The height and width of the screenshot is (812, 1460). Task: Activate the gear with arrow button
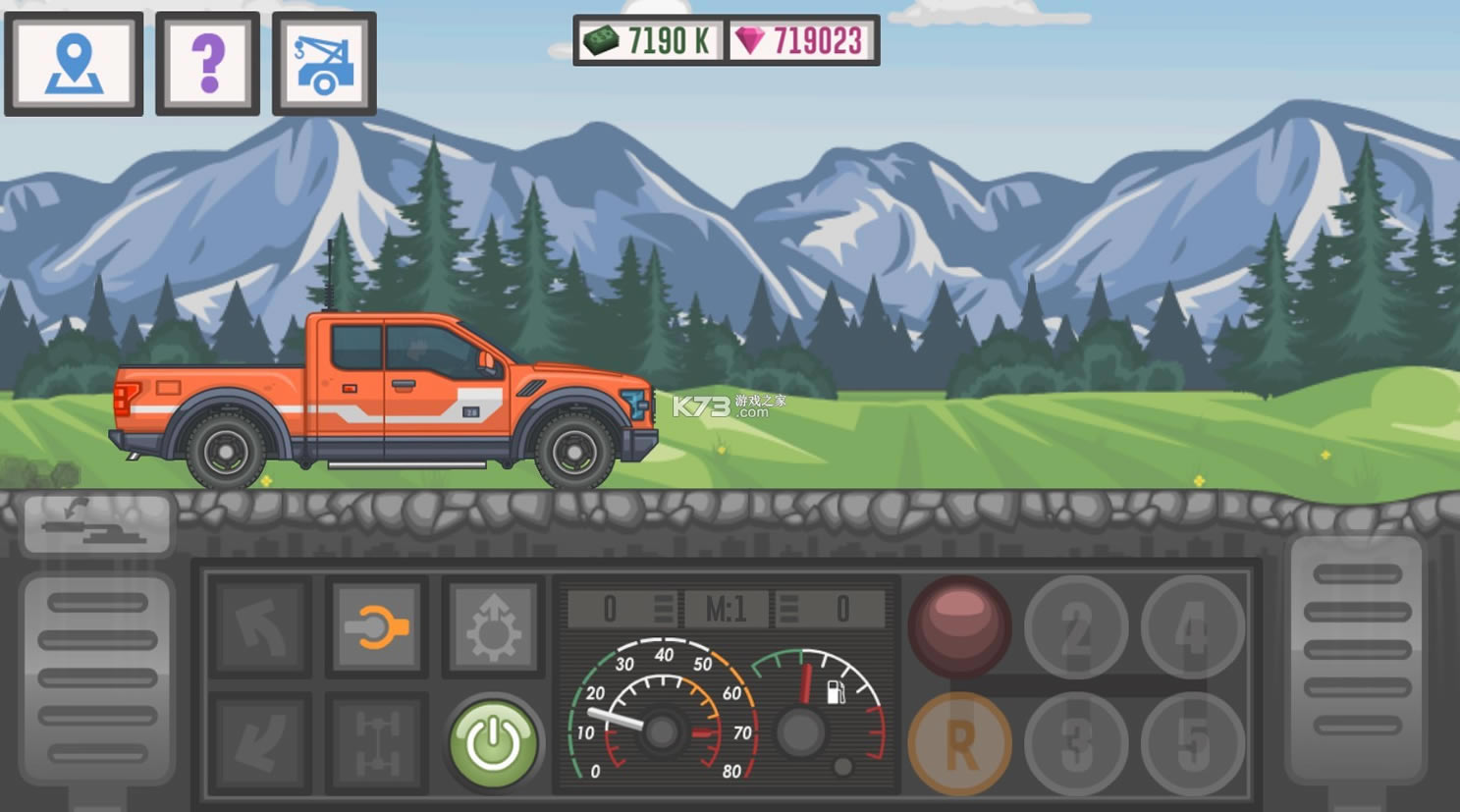(x=493, y=627)
